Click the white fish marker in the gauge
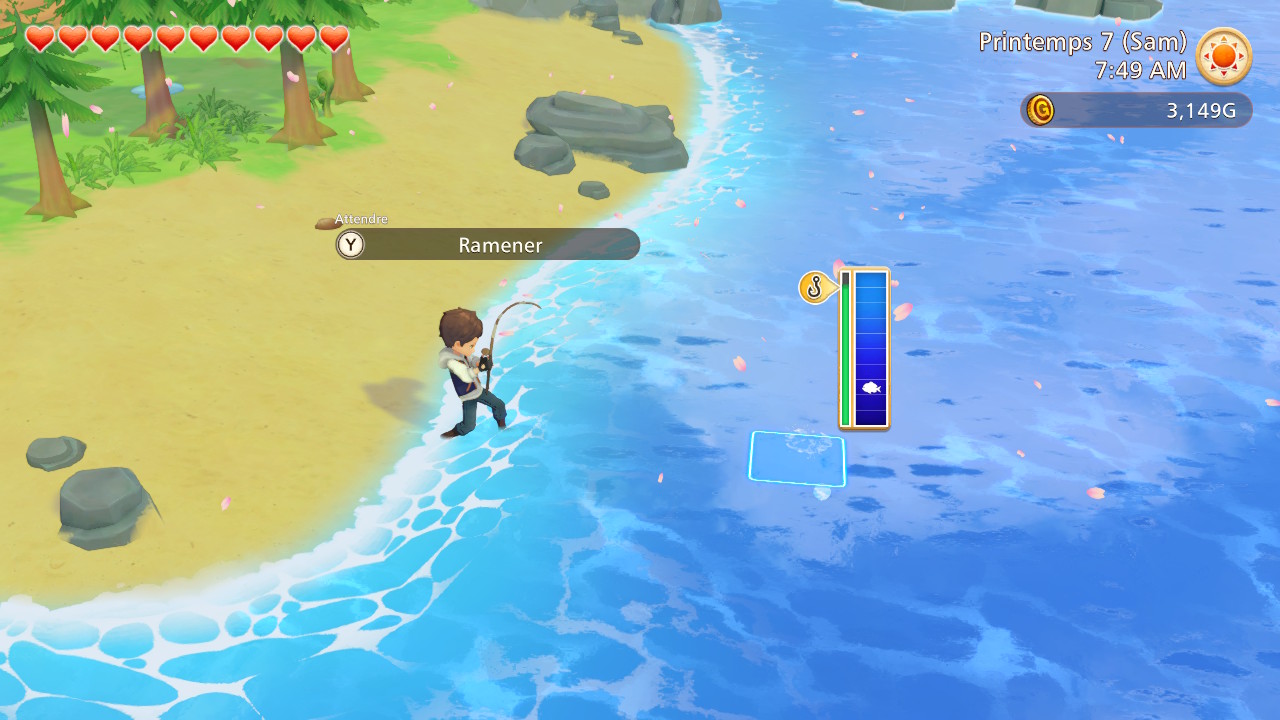Screen dimensions: 1280x720 870,388
